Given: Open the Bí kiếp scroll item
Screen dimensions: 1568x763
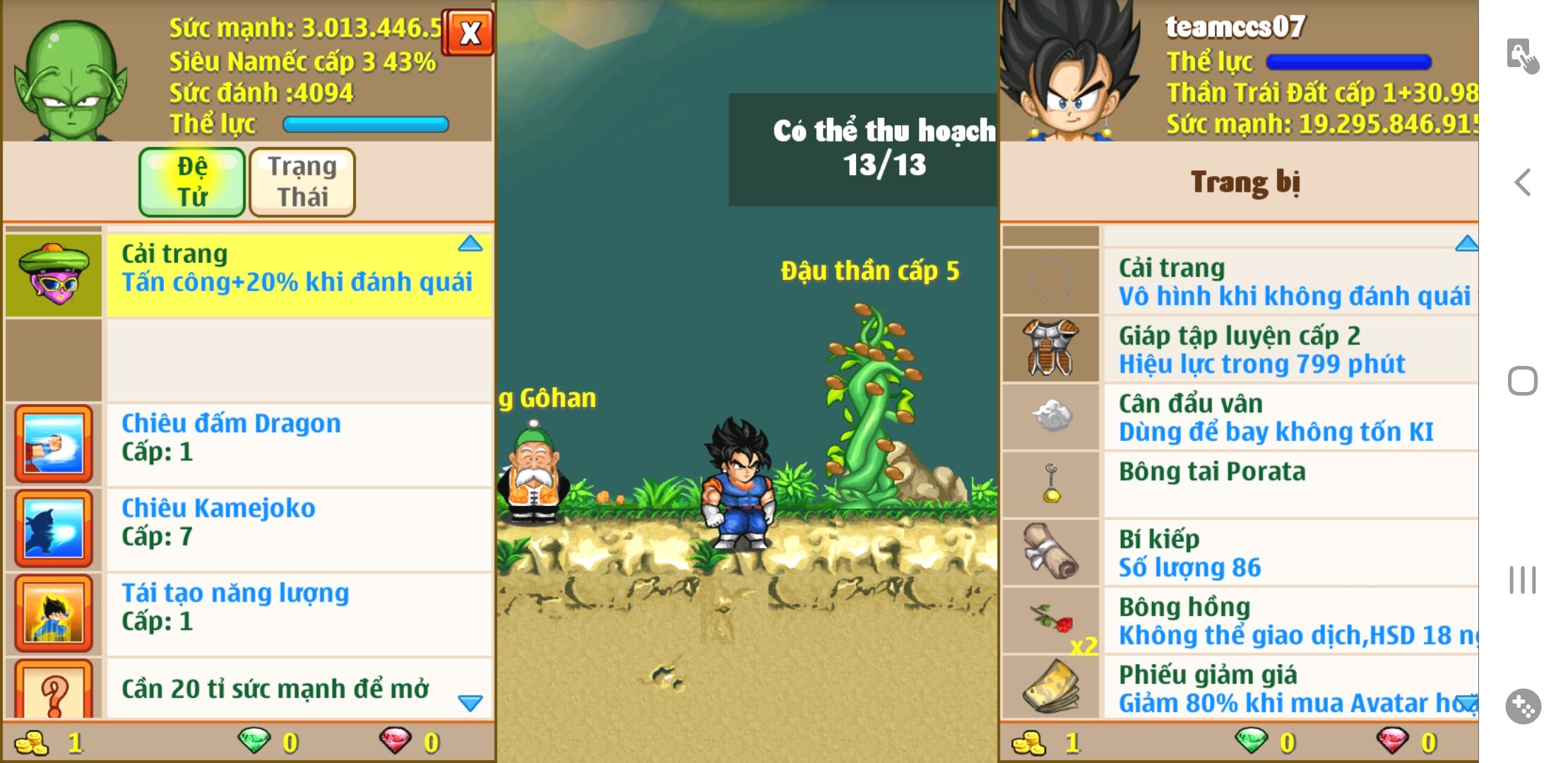Looking at the screenshot, I should [1289, 552].
